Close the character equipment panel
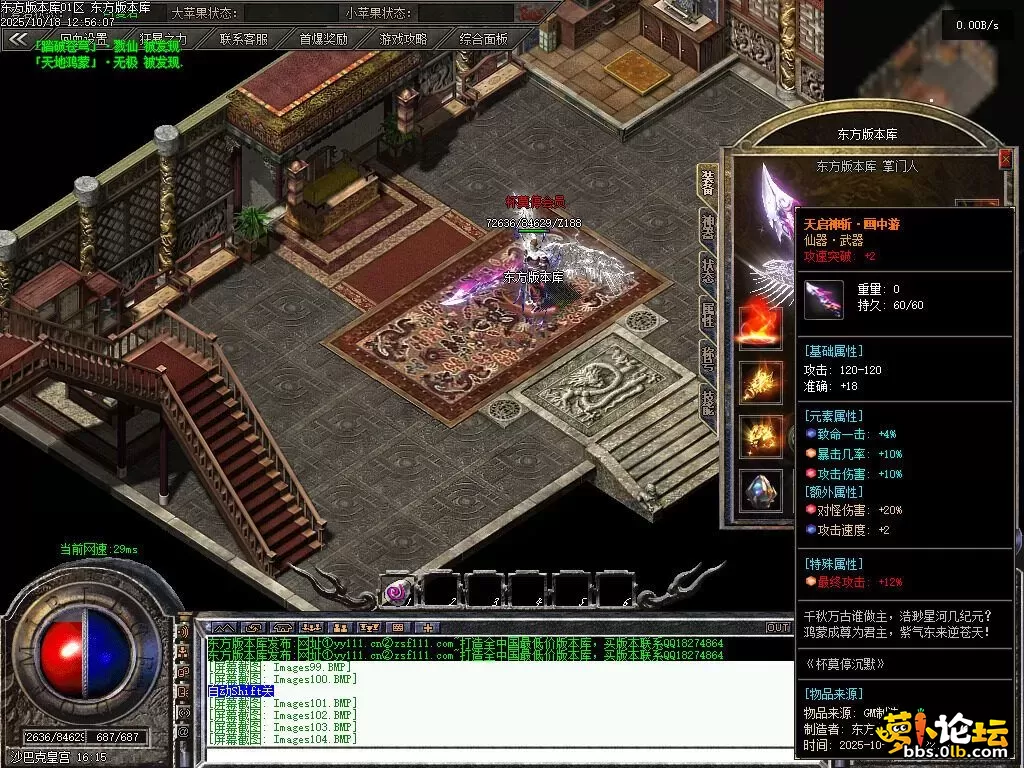 pyautogui.click(x=1005, y=159)
